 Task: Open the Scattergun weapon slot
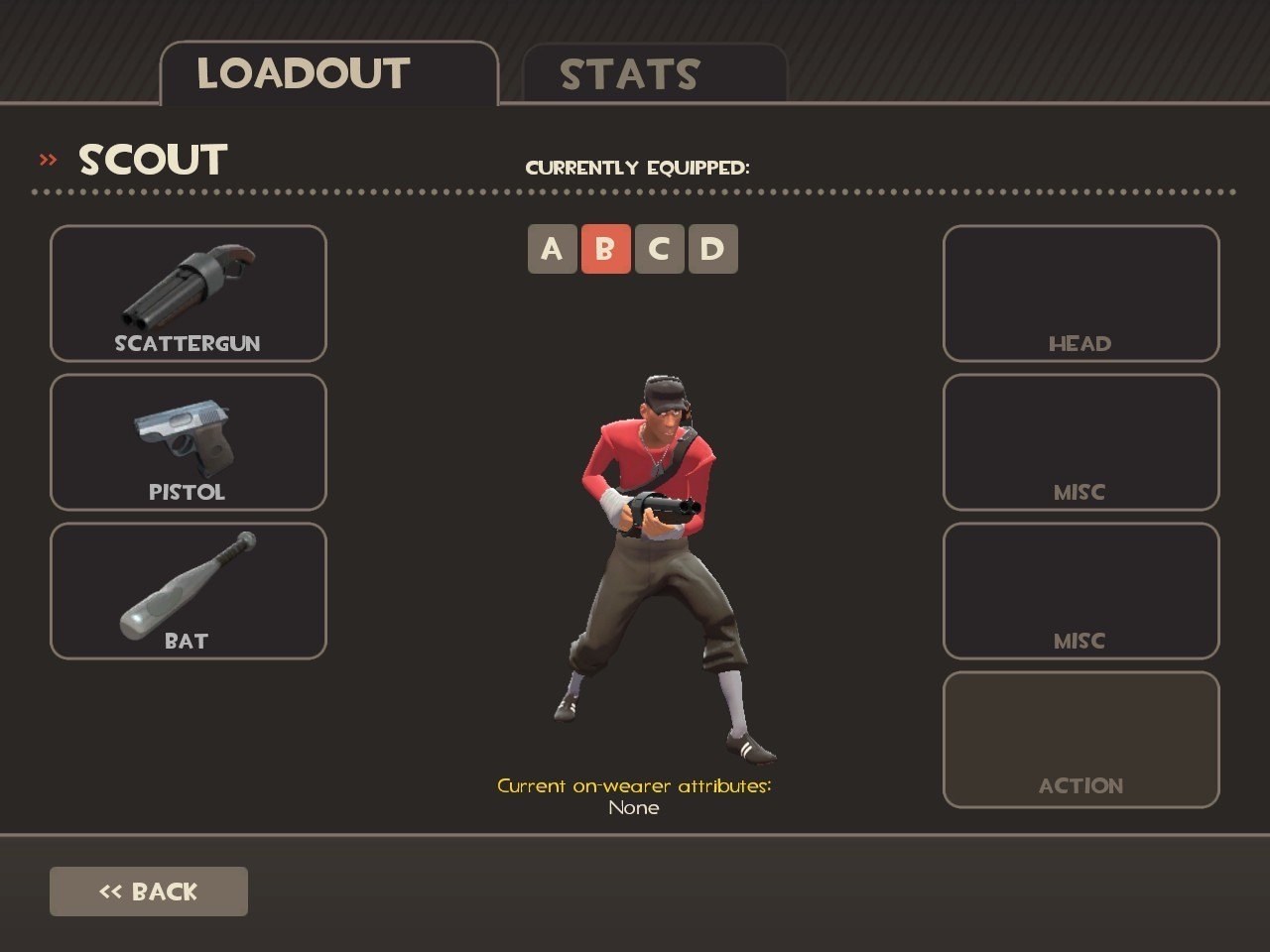(x=189, y=294)
